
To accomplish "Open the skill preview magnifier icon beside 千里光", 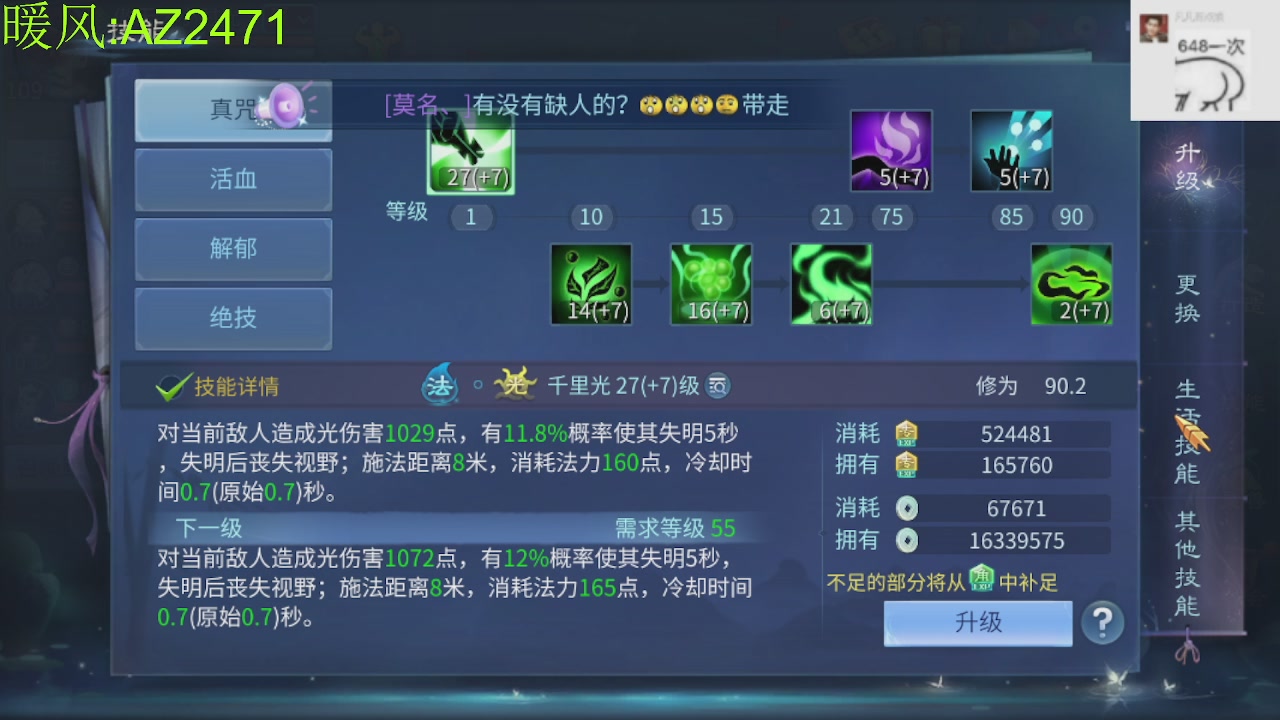I will [x=718, y=385].
